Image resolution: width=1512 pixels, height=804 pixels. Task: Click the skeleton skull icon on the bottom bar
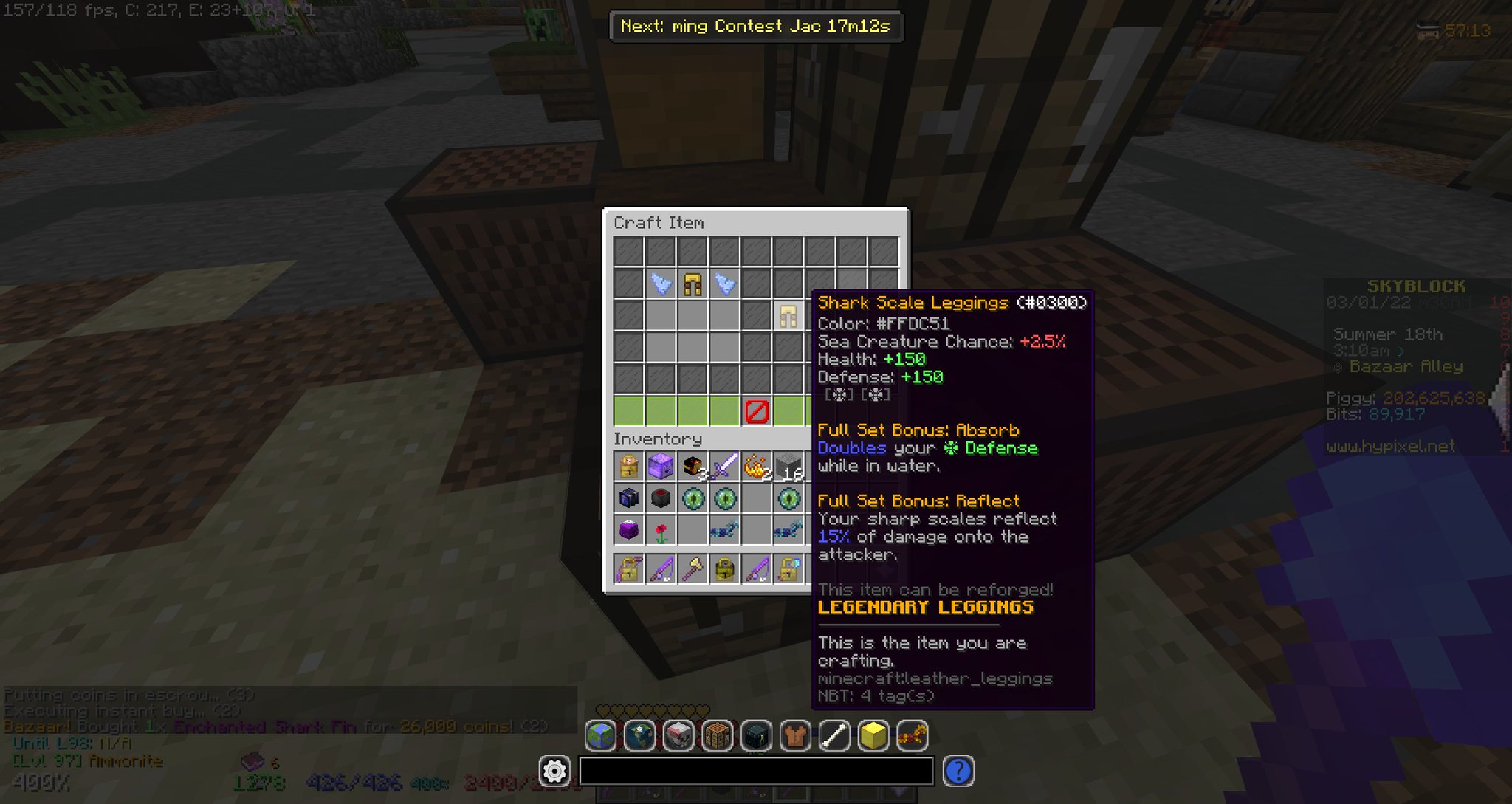(678, 735)
